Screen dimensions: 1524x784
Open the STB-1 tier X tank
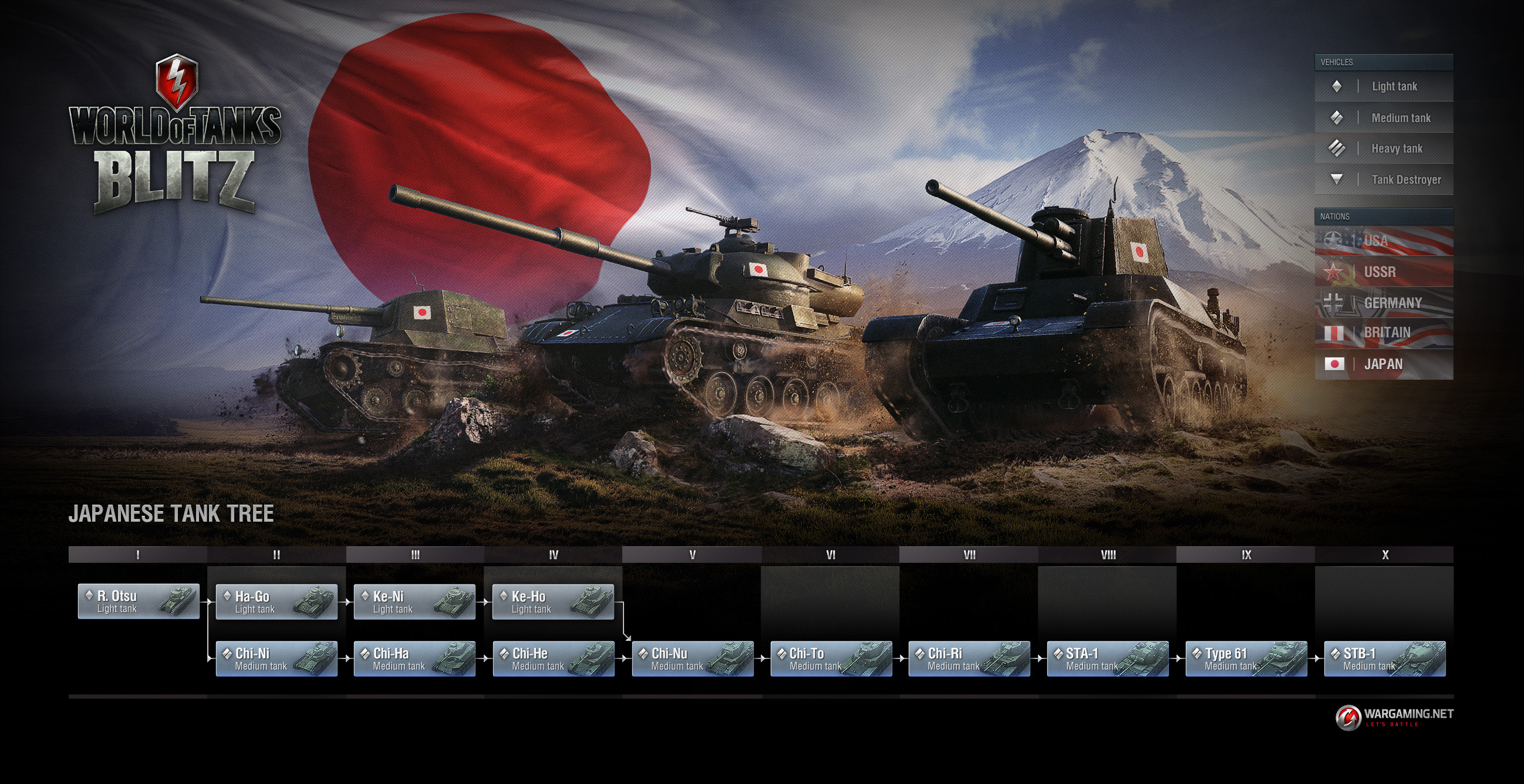[x=1384, y=658]
